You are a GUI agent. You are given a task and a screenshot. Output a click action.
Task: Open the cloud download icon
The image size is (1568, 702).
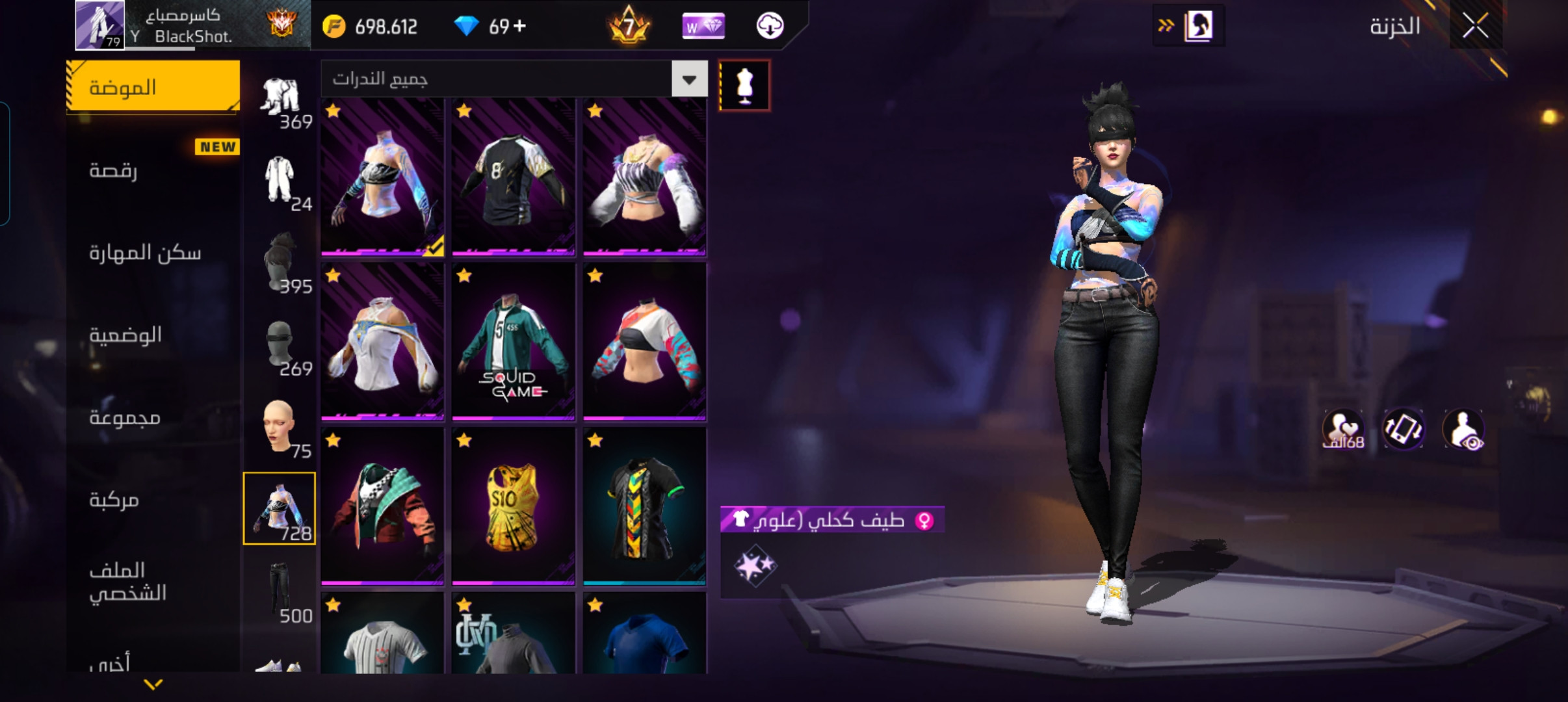click(770, 26)
